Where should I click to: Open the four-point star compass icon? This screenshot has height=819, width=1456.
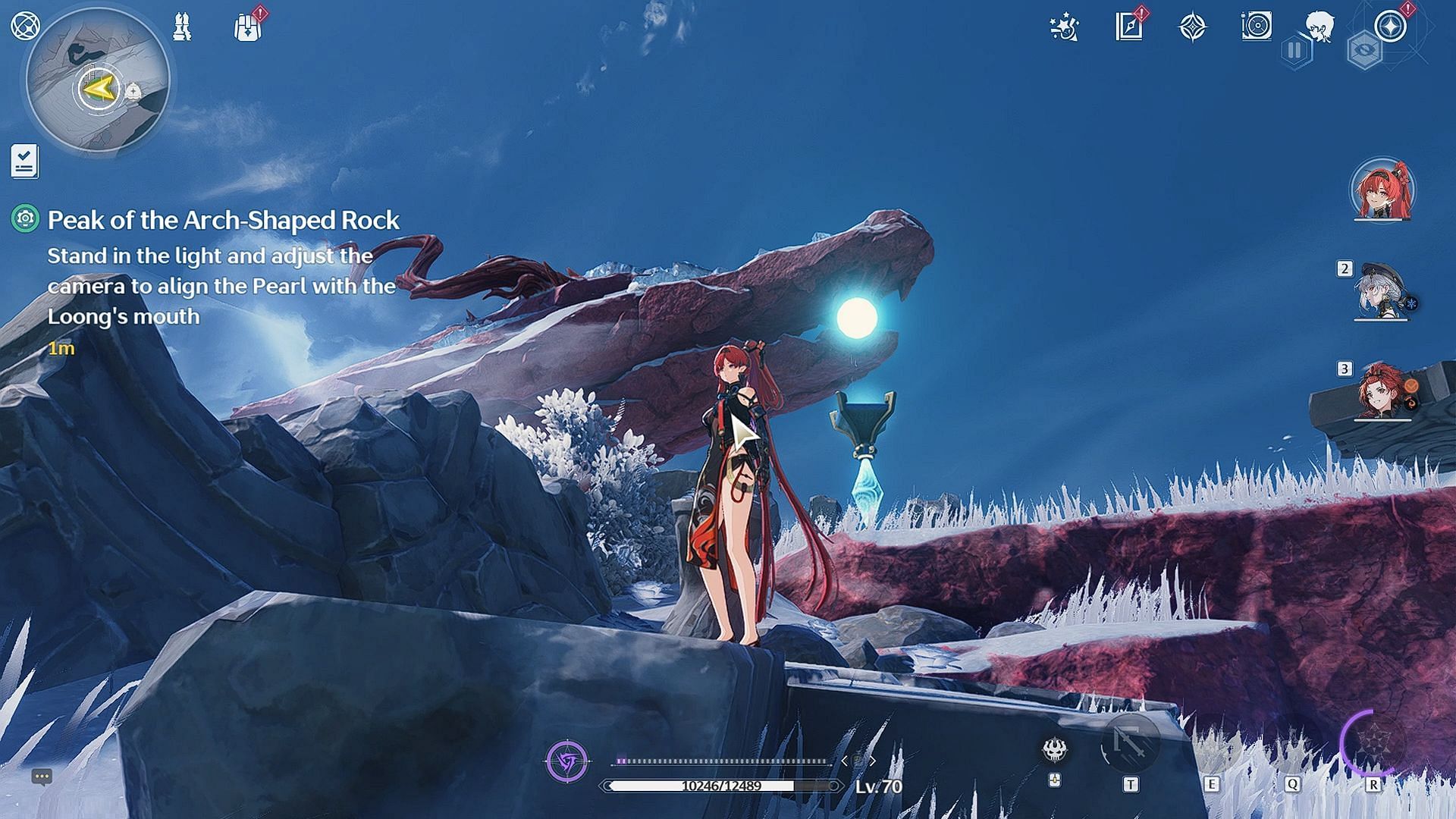[x=1193, y=28]
